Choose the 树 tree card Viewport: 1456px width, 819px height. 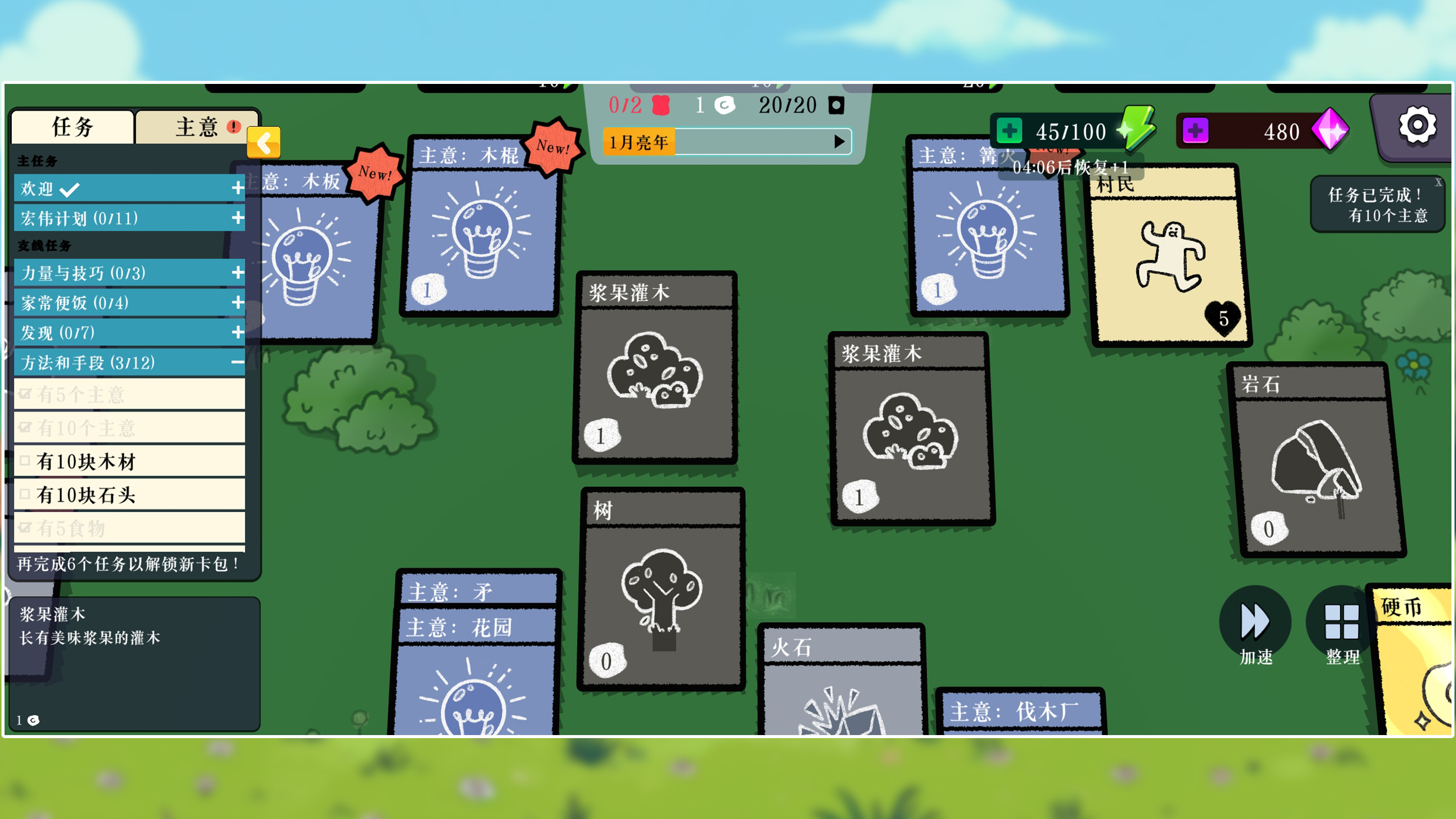tap(662, 594)
